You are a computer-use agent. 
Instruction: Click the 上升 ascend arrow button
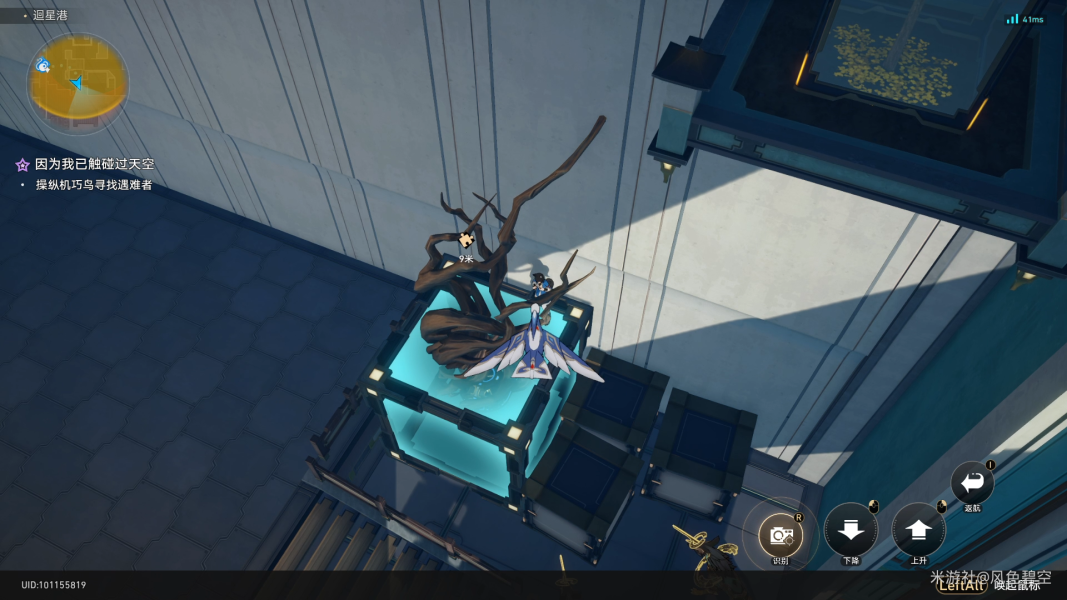[918, 530]
